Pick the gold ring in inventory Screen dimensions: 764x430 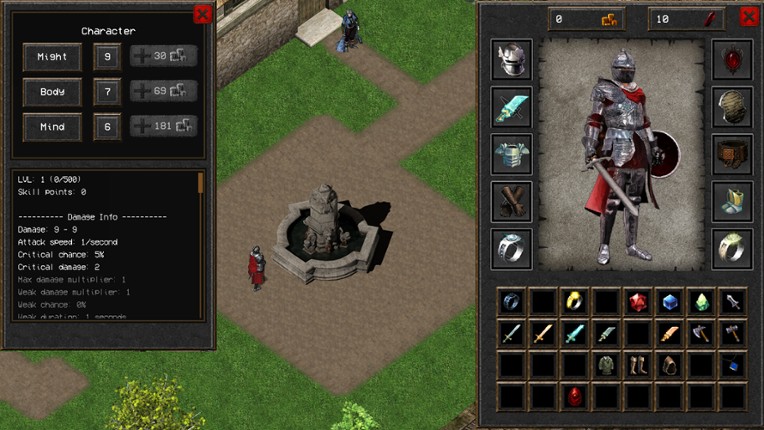pos(574,301)
